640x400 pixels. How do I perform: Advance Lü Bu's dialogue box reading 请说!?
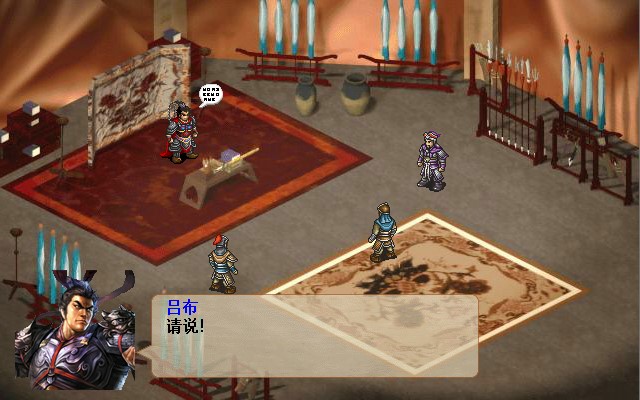[314, 336]
